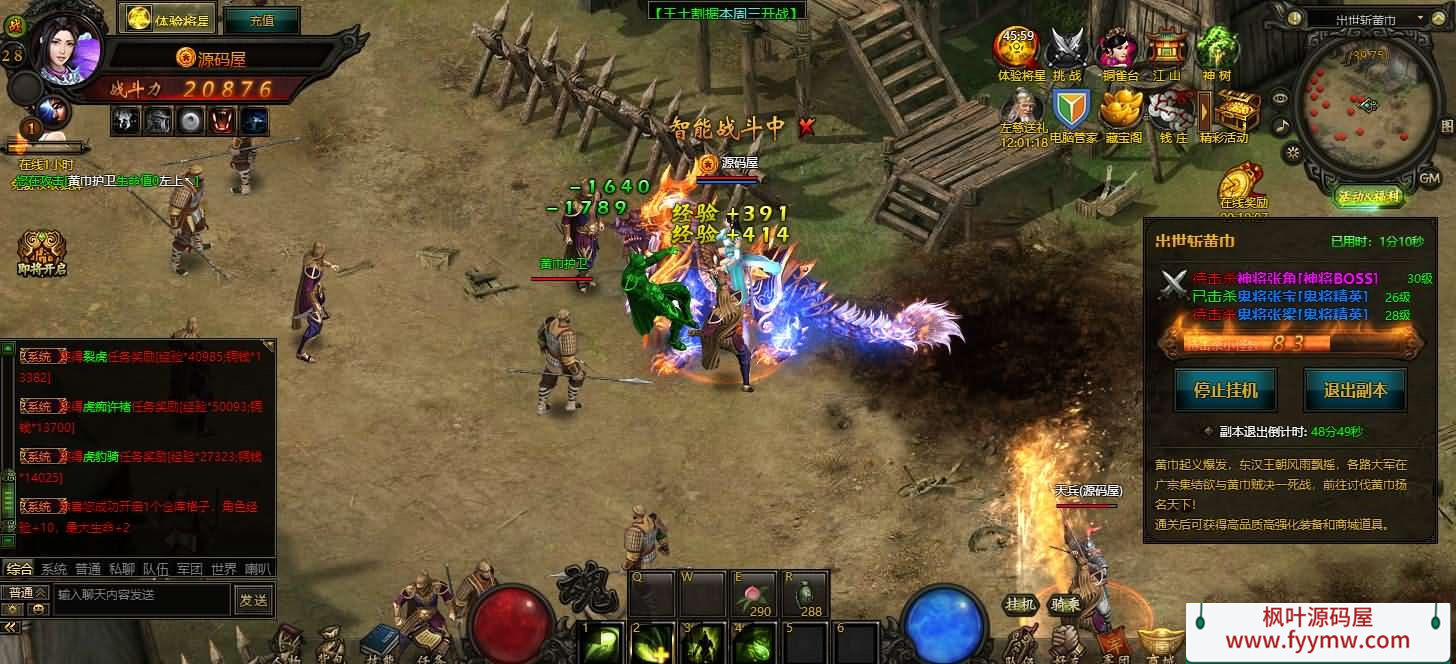Send chat with the 发送 button
The image size is (1456, 664).
click(253, 600)
